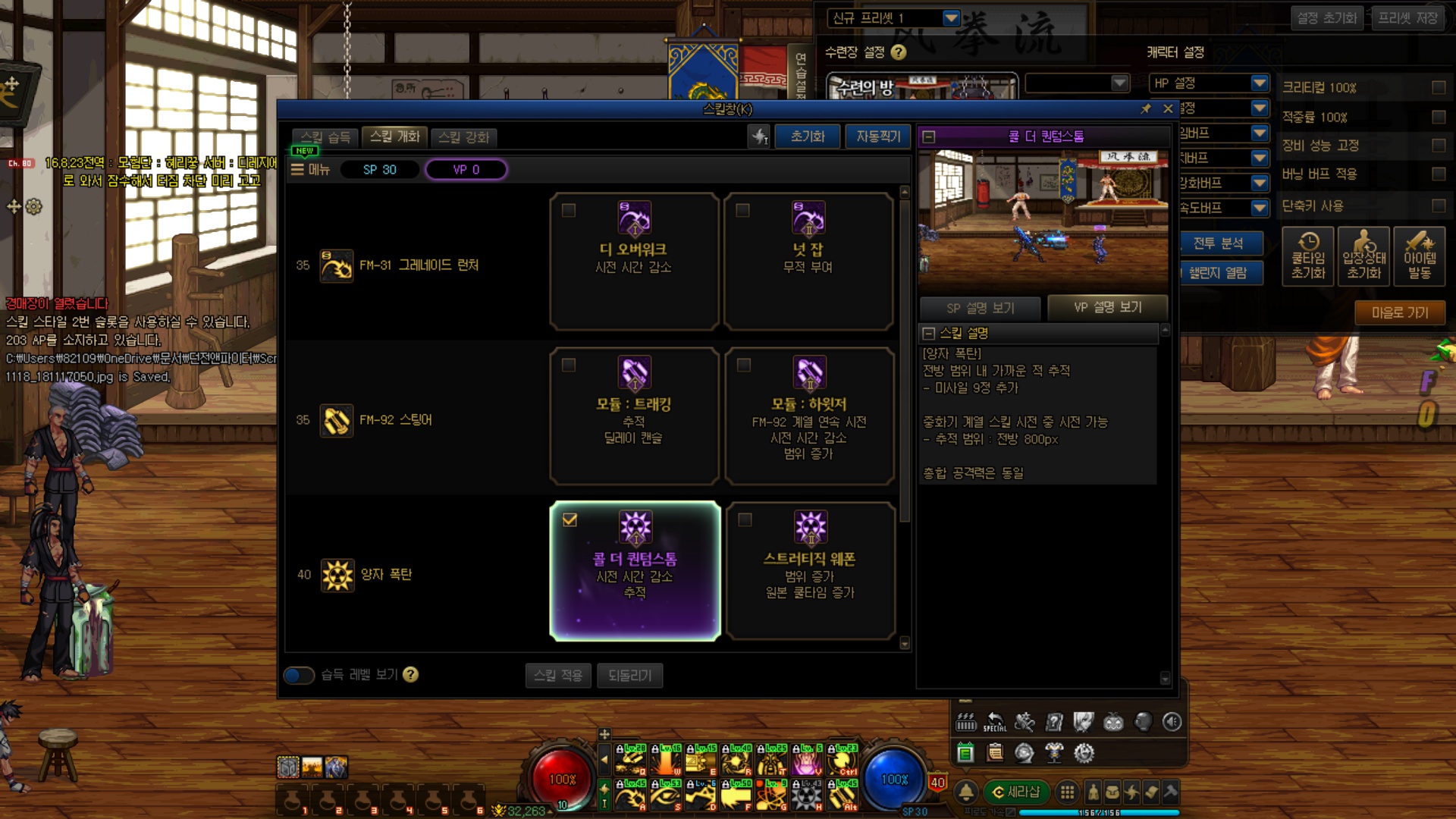Viewport: 1456px width, 819px height.
Task: Click the 초기화 reset button in skill window
Action: [x=807, y=136]
